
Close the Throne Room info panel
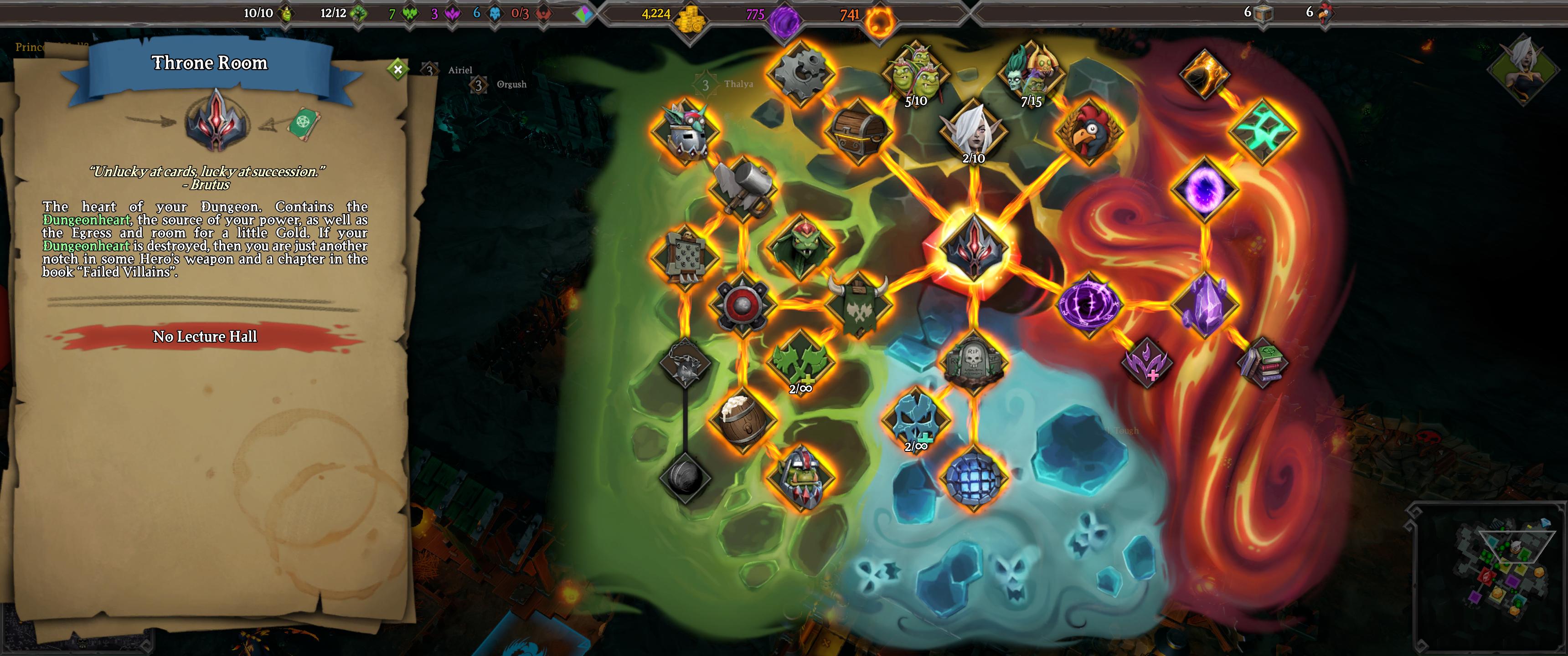click(x=397, y=69)
